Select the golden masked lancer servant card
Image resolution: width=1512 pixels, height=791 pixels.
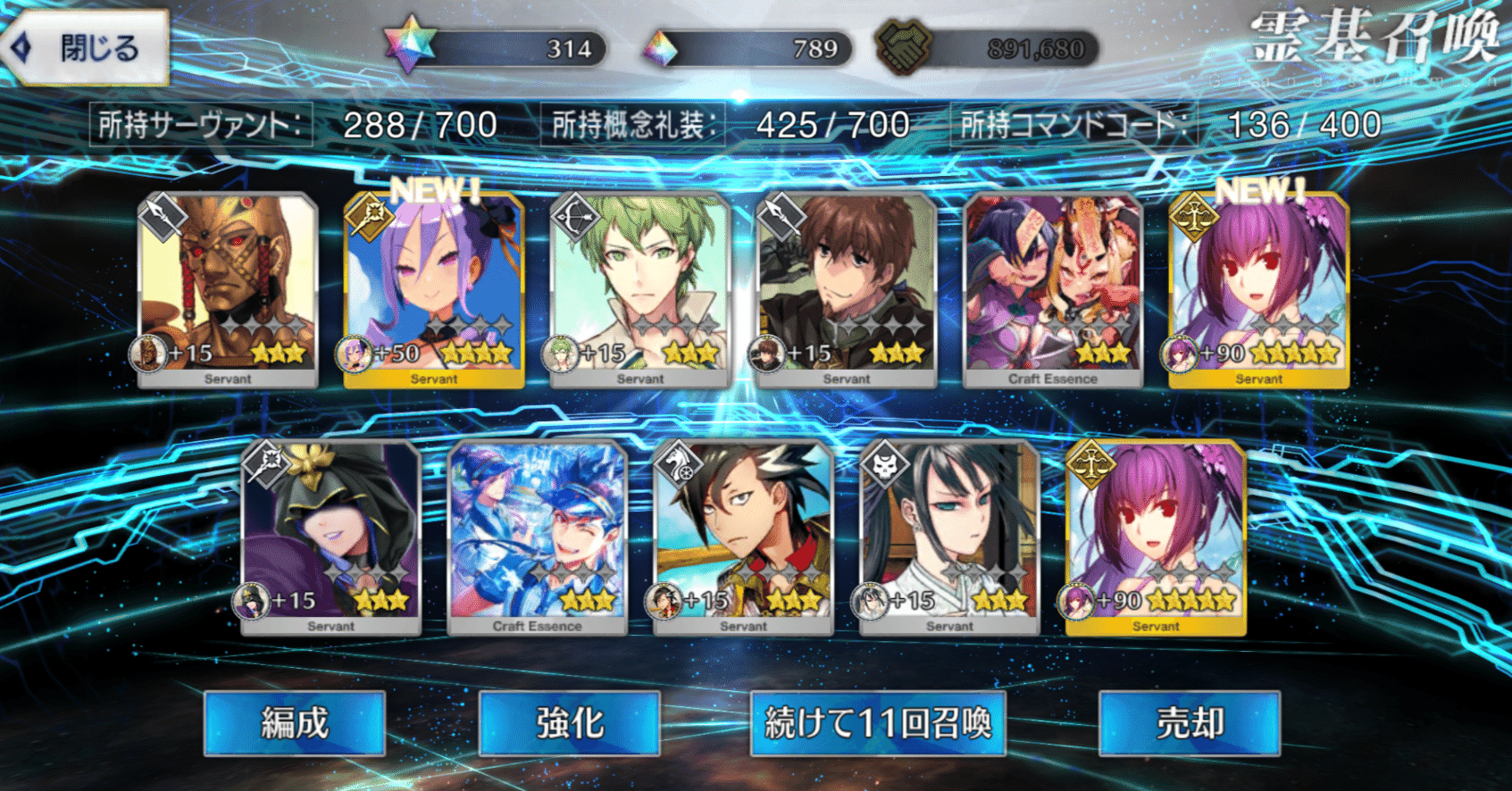[x=228, y=287]
